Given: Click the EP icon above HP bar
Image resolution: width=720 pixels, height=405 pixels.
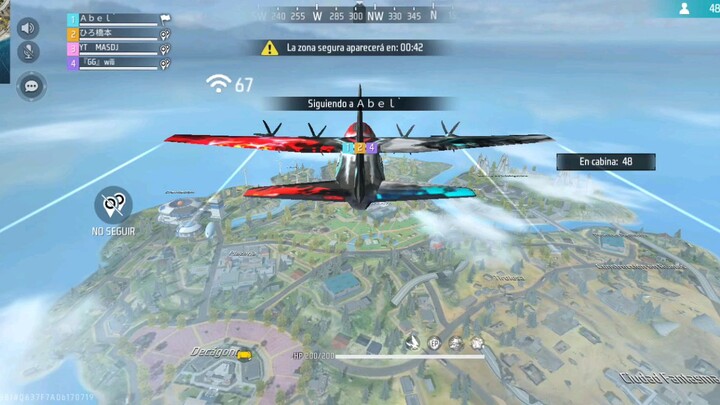Looking at the screenshot, I should click(435, 343).
